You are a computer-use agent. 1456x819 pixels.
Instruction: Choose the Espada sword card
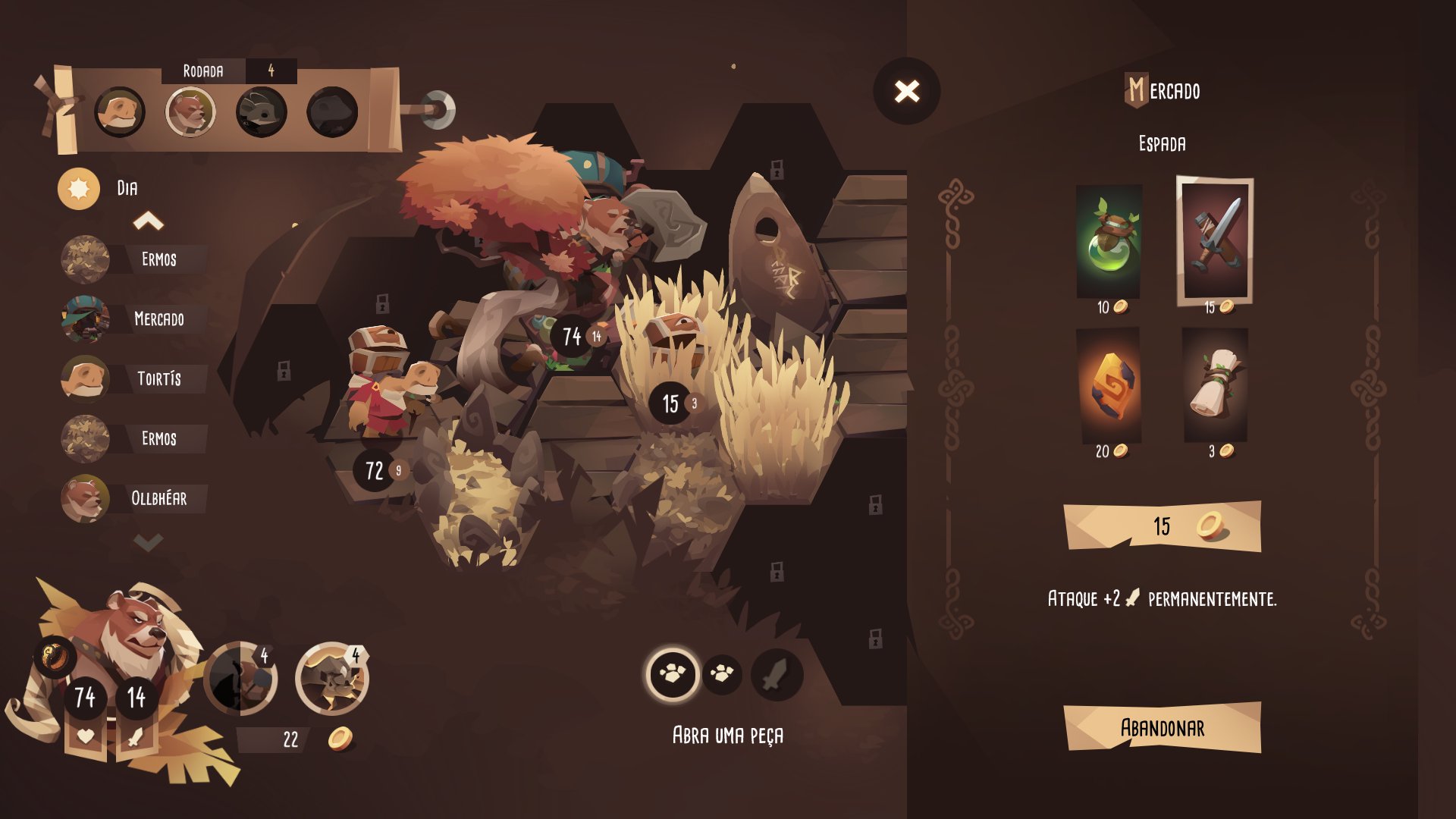[x=1214, y=240]
